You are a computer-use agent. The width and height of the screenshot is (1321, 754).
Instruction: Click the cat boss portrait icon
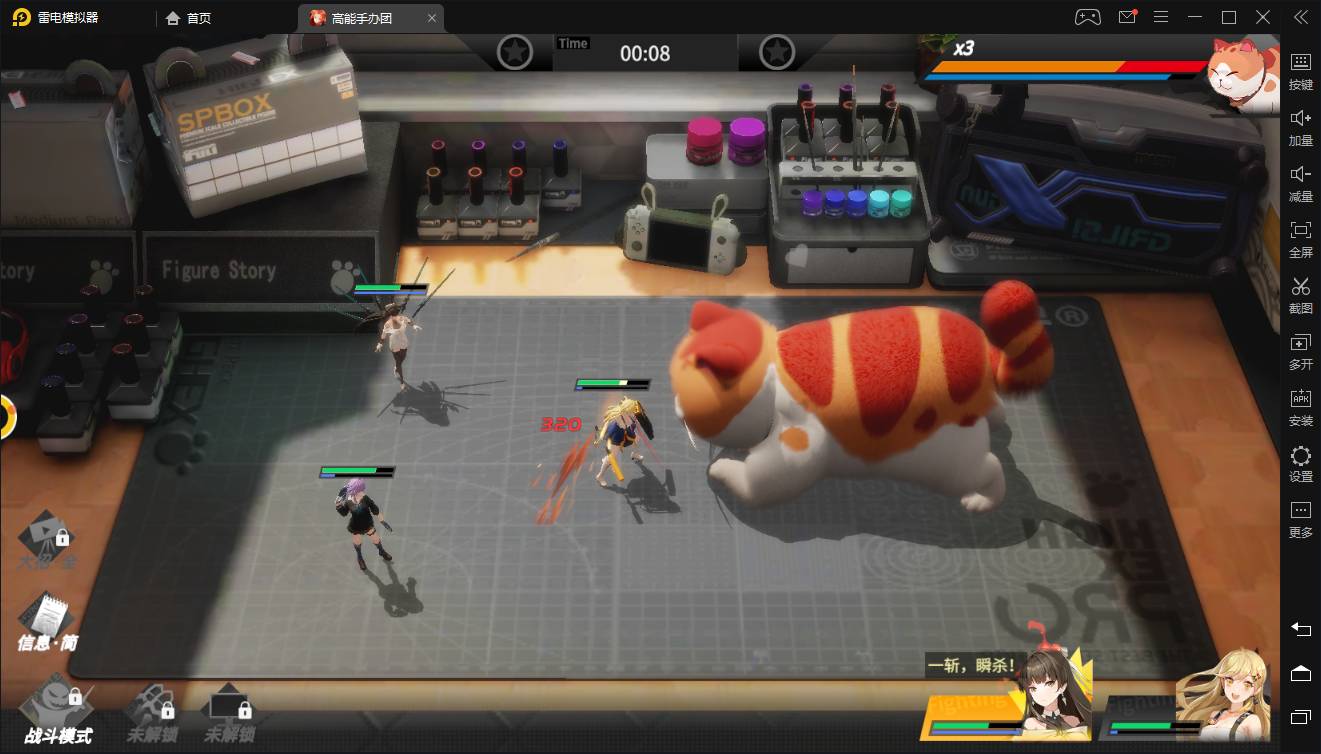[1244, 73]
